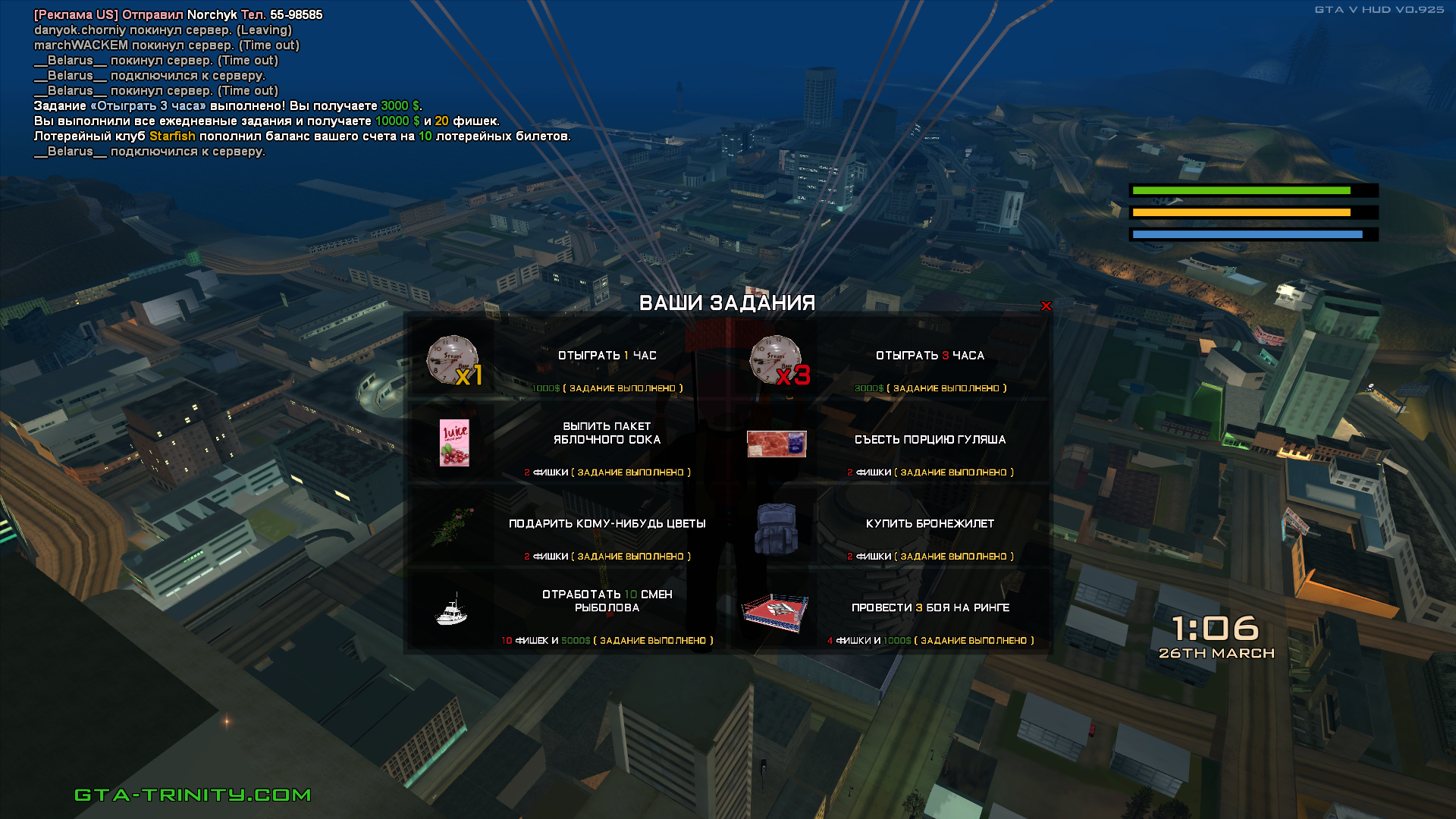Click the juice box icon
The width and height of the screenshot is (1456, 819).
[x=454, y=443]
